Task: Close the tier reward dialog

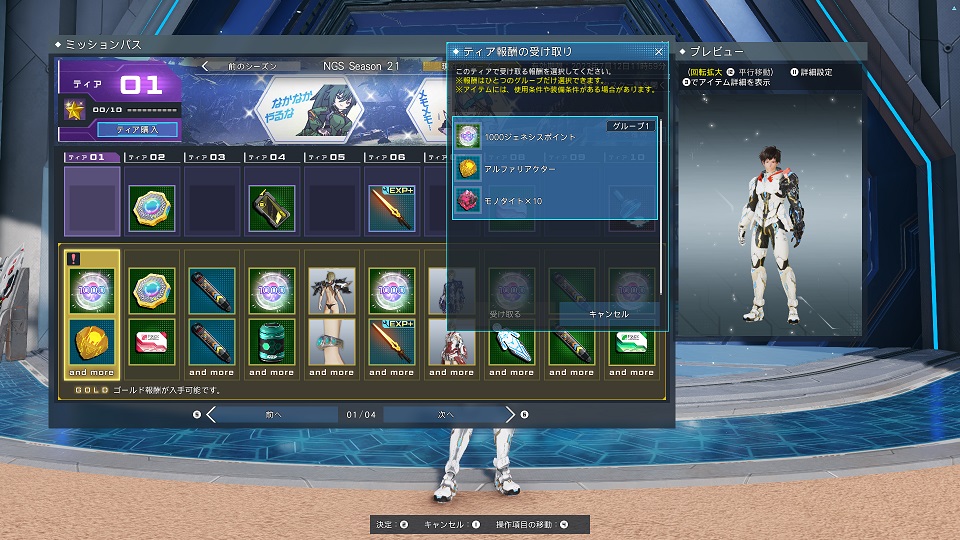Action: click(658, 51)
